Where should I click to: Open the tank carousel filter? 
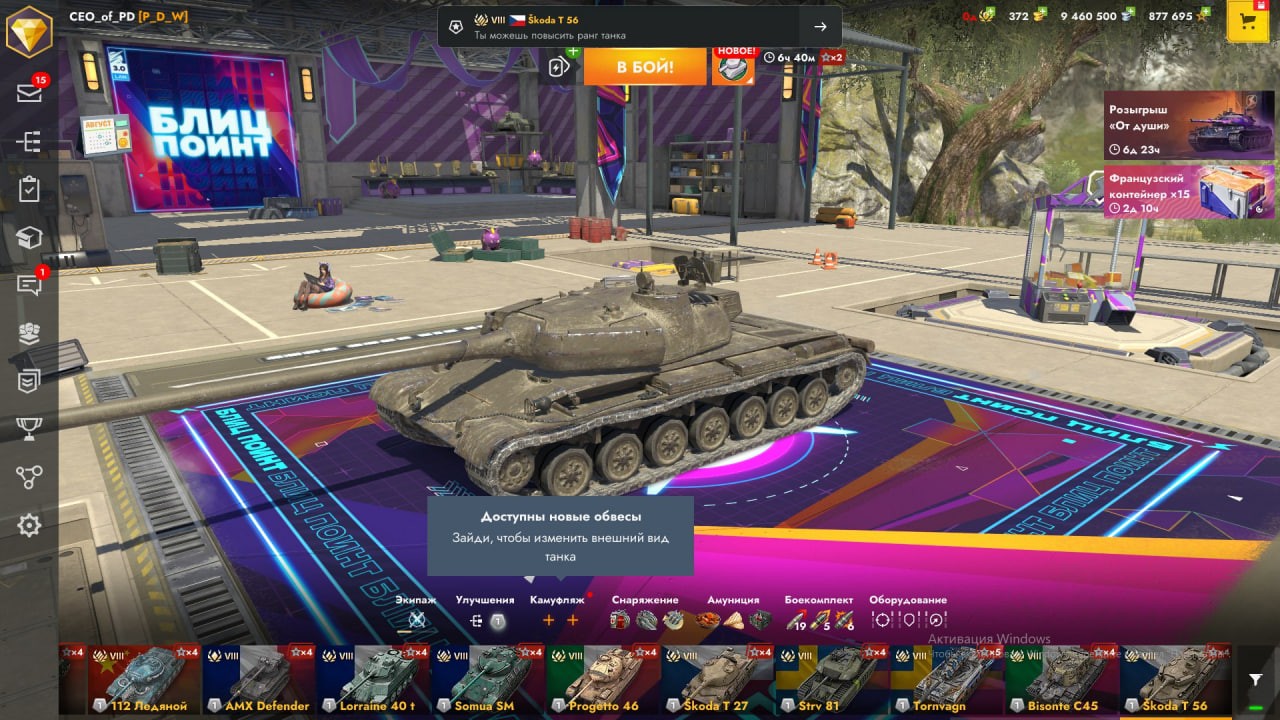click(1256, 679)
